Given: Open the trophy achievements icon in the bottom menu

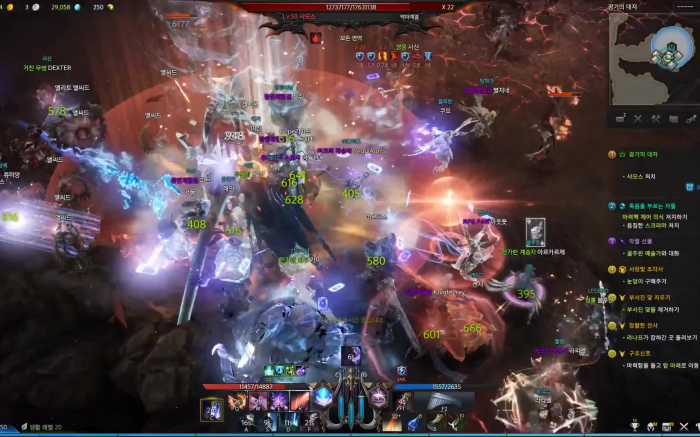Looking at the screenshot, I should pyautogui.click(x=634, y=426).
